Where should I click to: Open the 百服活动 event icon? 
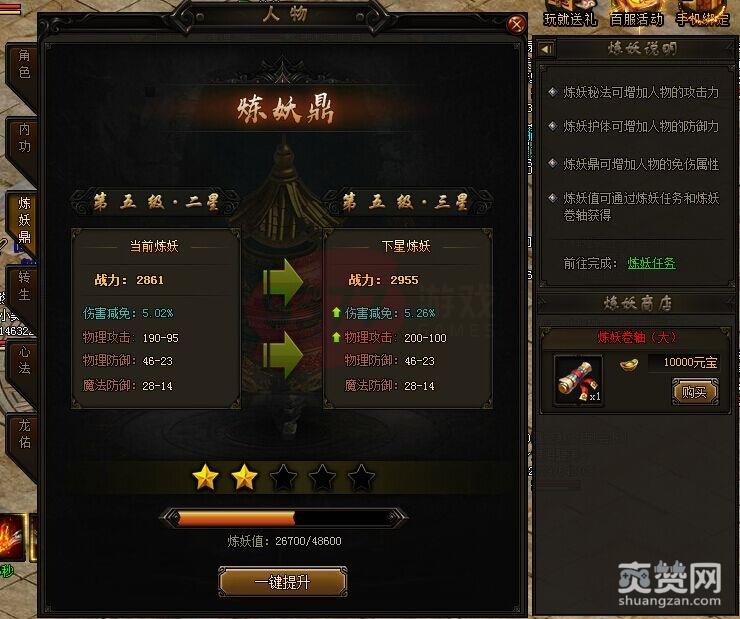click(x=637, y=14)
